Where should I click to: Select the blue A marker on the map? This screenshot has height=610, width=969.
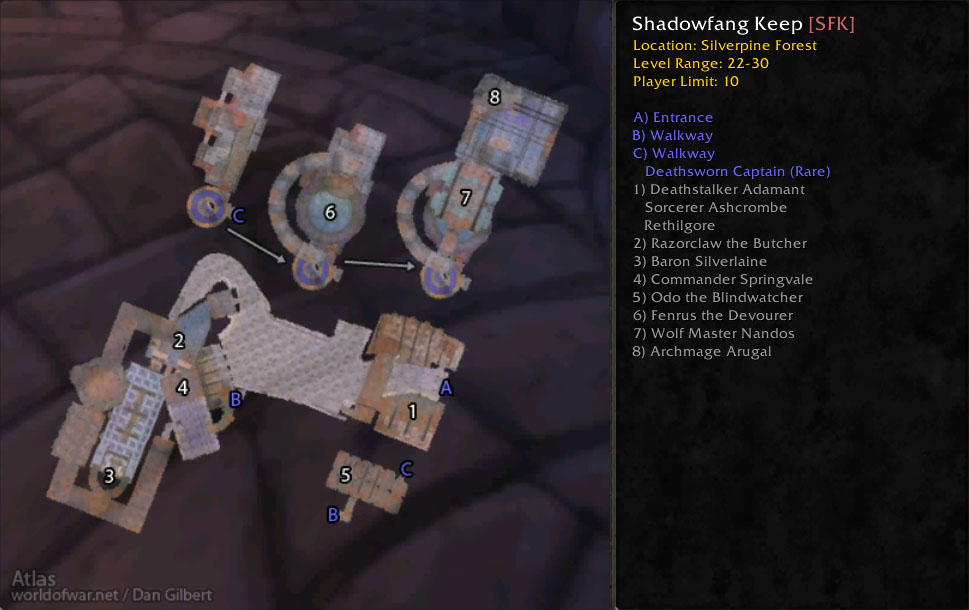(x=447, y=388)
